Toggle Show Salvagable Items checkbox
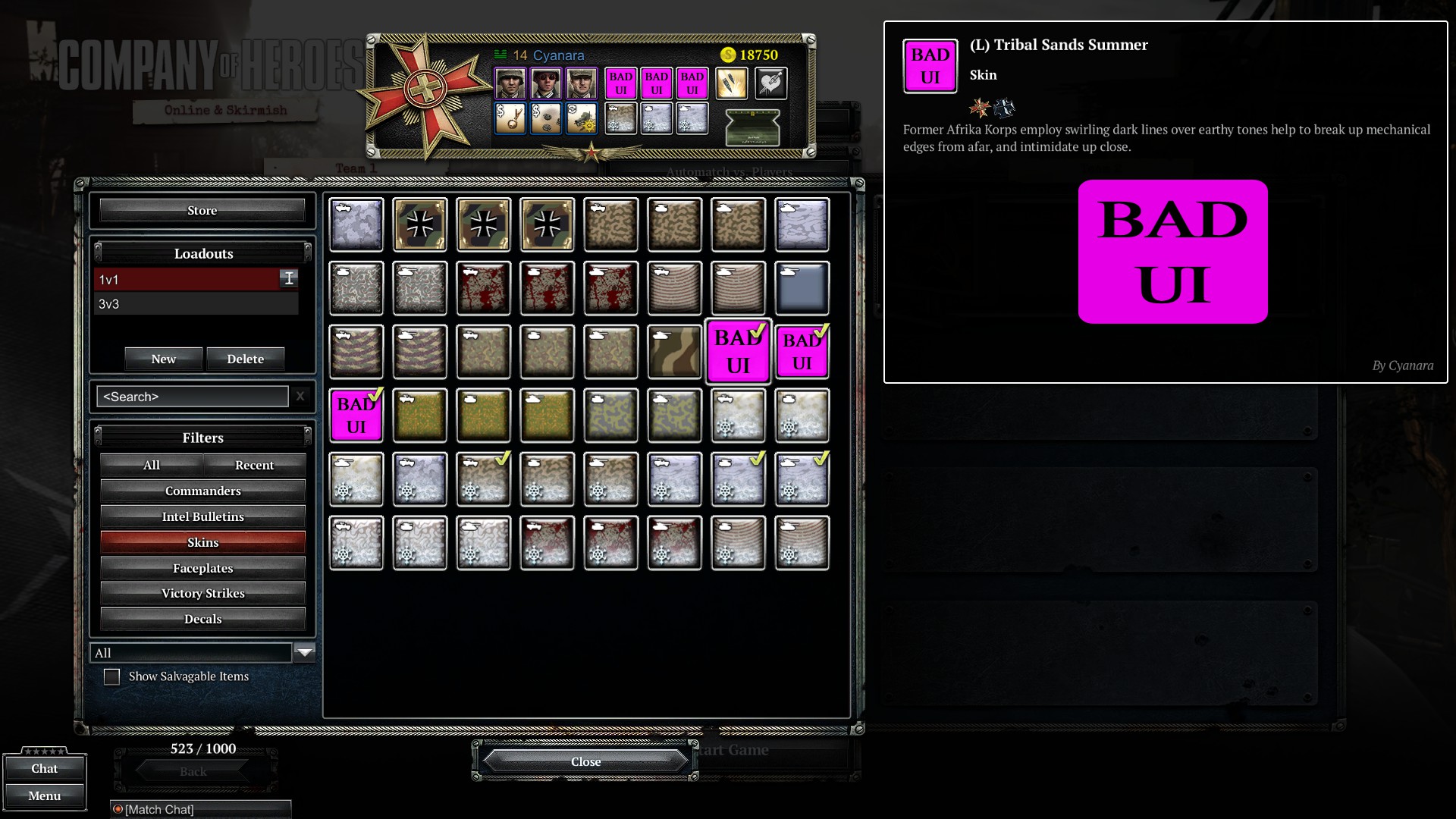The width and height of the screenshot is (1456, 819). [111, 676]
